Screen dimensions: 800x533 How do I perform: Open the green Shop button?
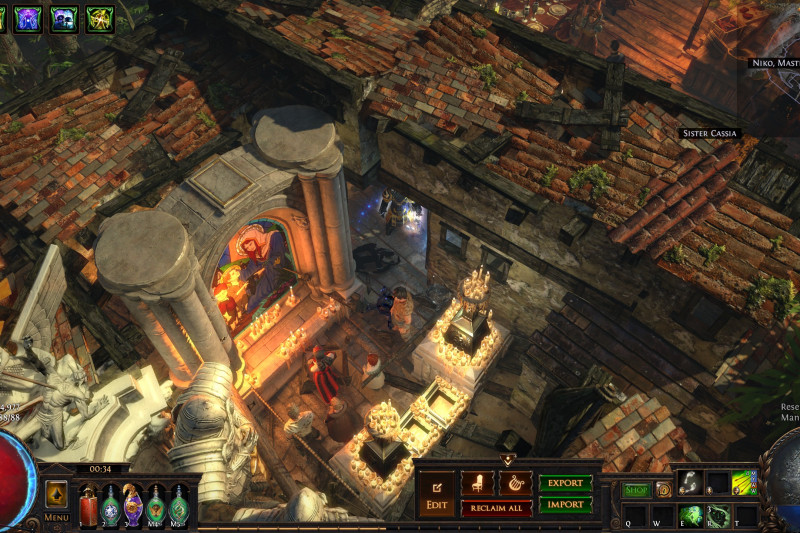coord(637,490)
